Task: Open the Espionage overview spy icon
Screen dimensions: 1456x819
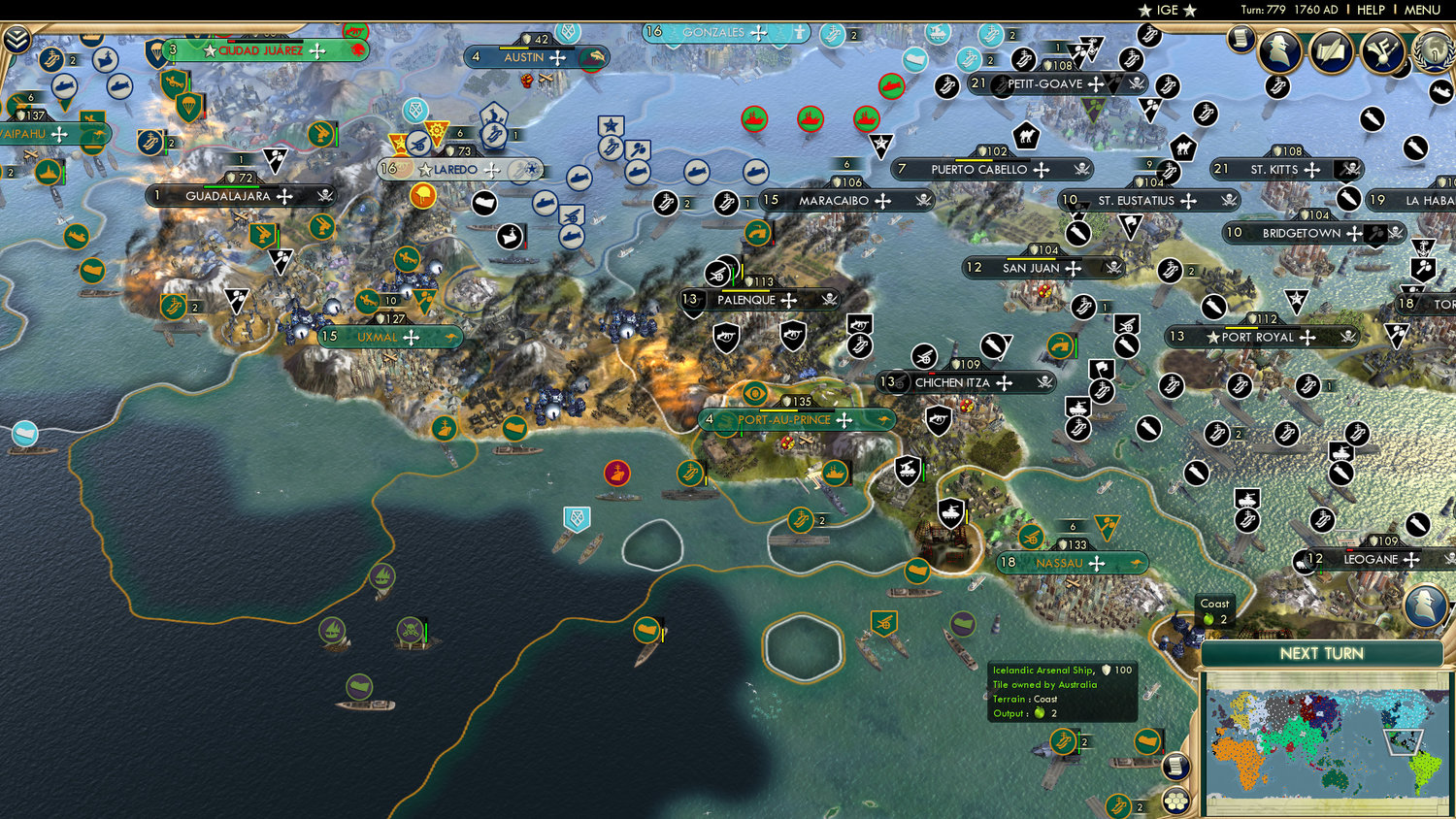Action: [x=1279, y=50]
